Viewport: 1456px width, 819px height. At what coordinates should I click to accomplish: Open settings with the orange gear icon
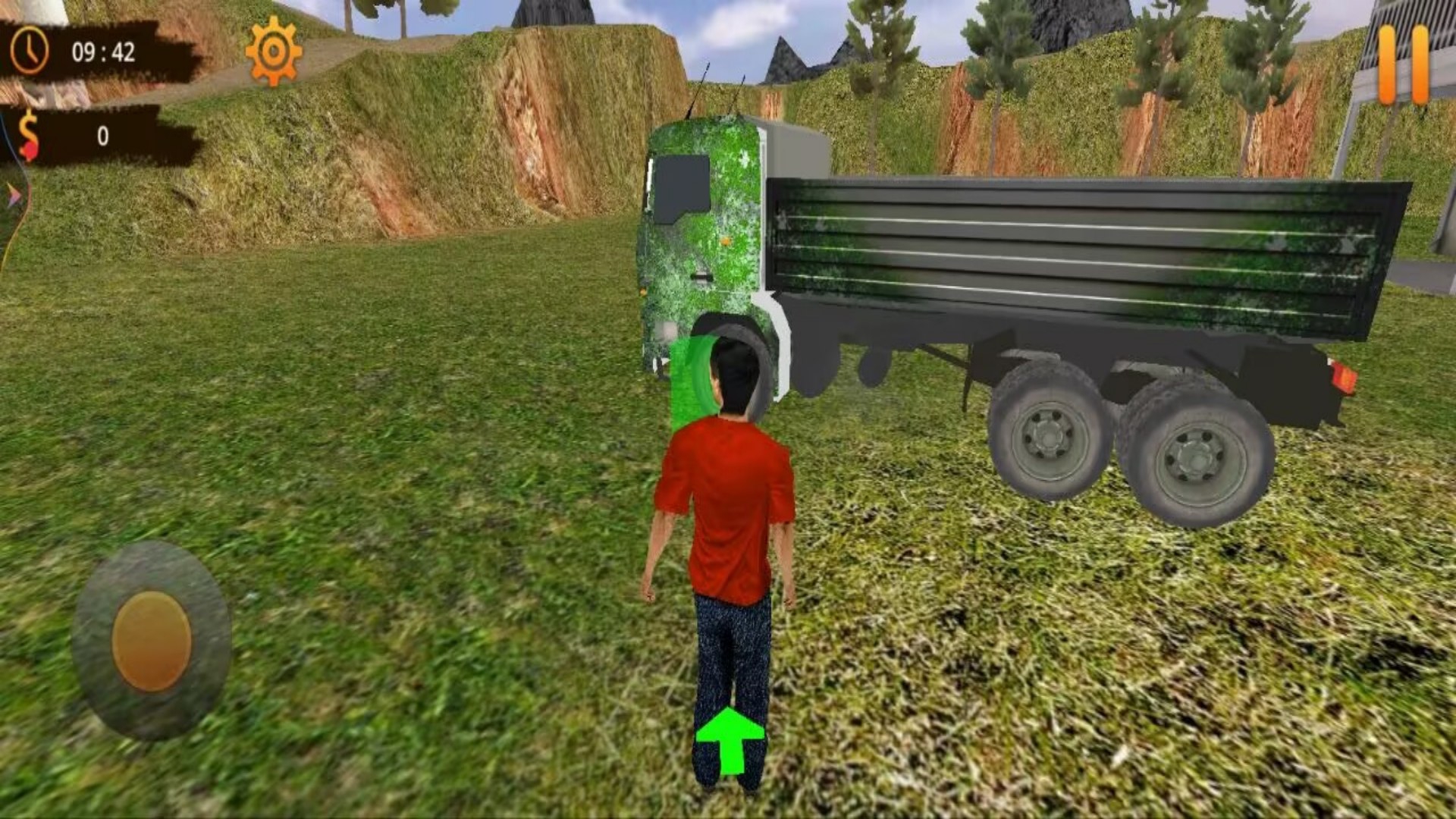coord(273,52)
